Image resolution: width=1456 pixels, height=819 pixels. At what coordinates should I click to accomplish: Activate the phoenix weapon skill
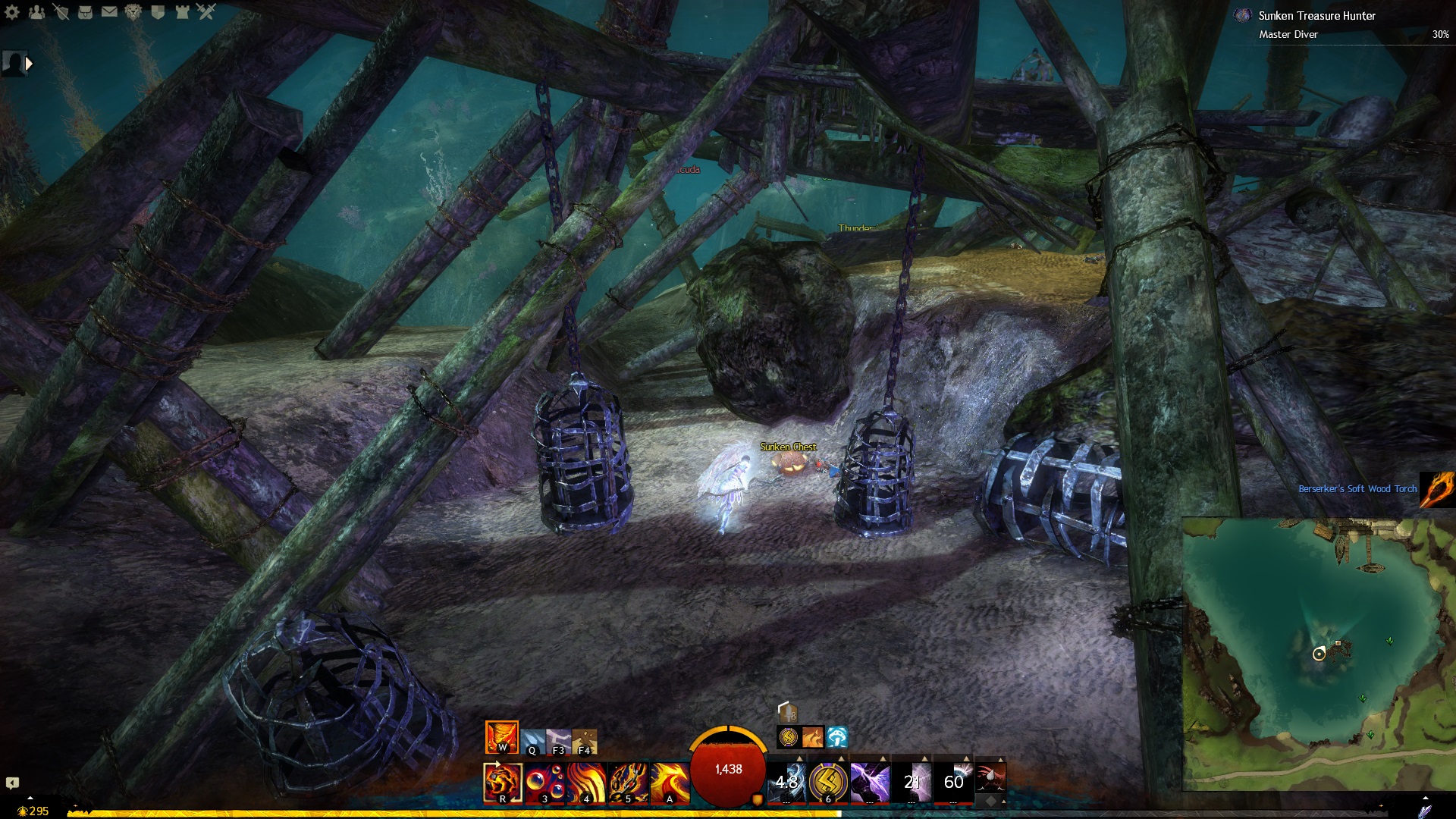(x=670, y=783)
